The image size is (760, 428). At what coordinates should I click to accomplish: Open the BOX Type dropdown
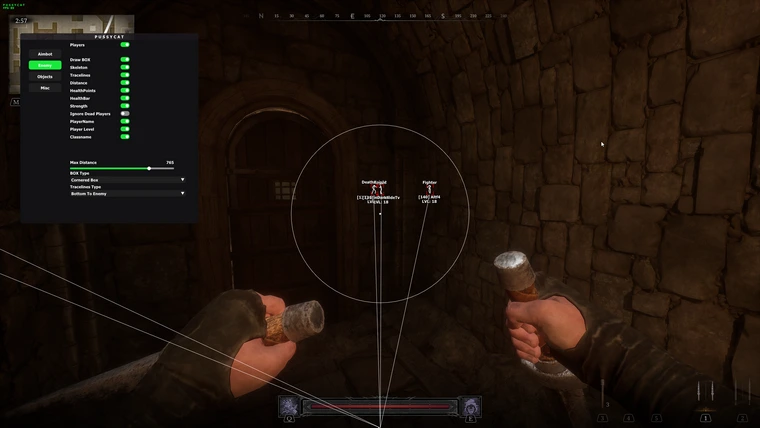pos(127,180)
